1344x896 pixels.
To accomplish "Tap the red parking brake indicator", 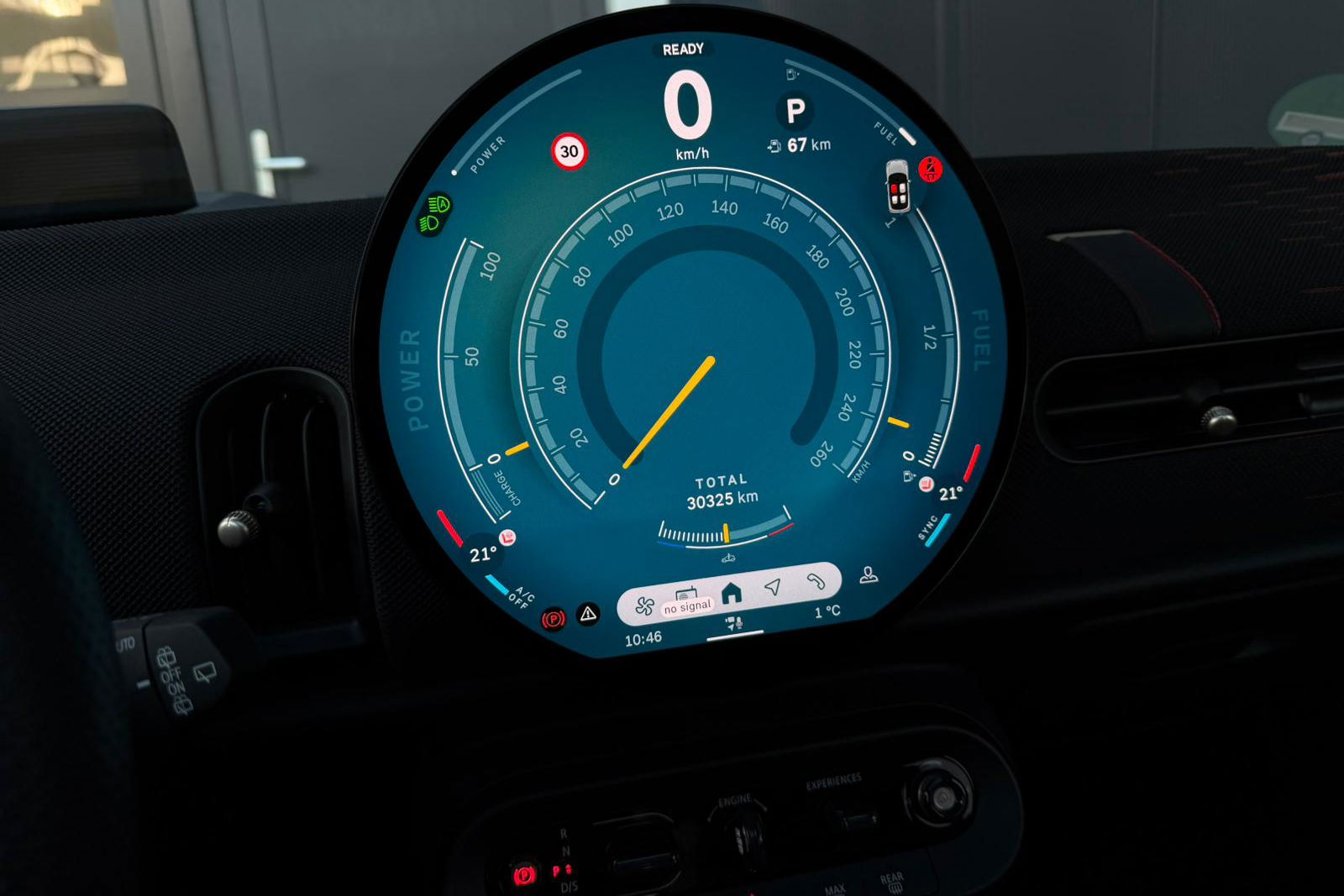I will pos(553,620).
